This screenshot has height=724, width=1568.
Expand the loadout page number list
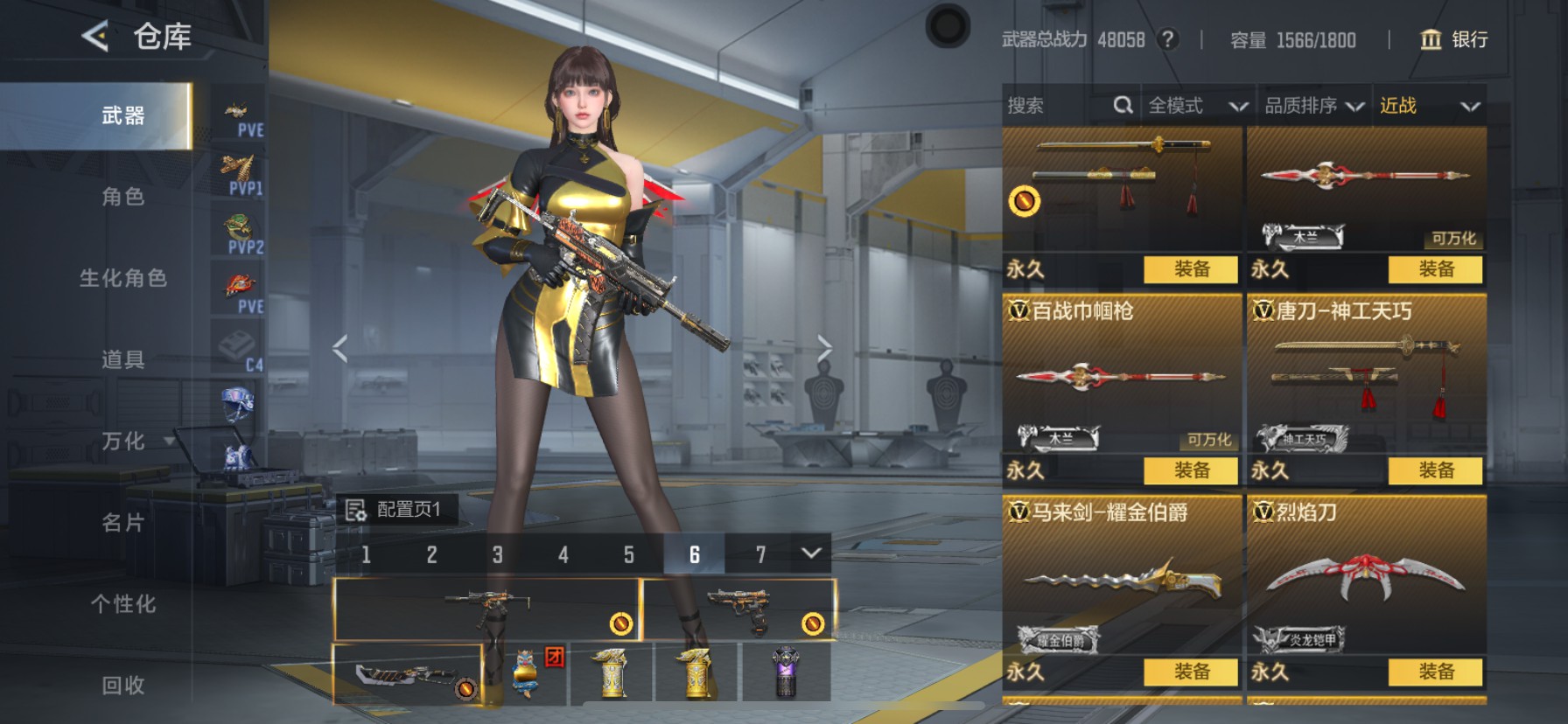[811, 553]
